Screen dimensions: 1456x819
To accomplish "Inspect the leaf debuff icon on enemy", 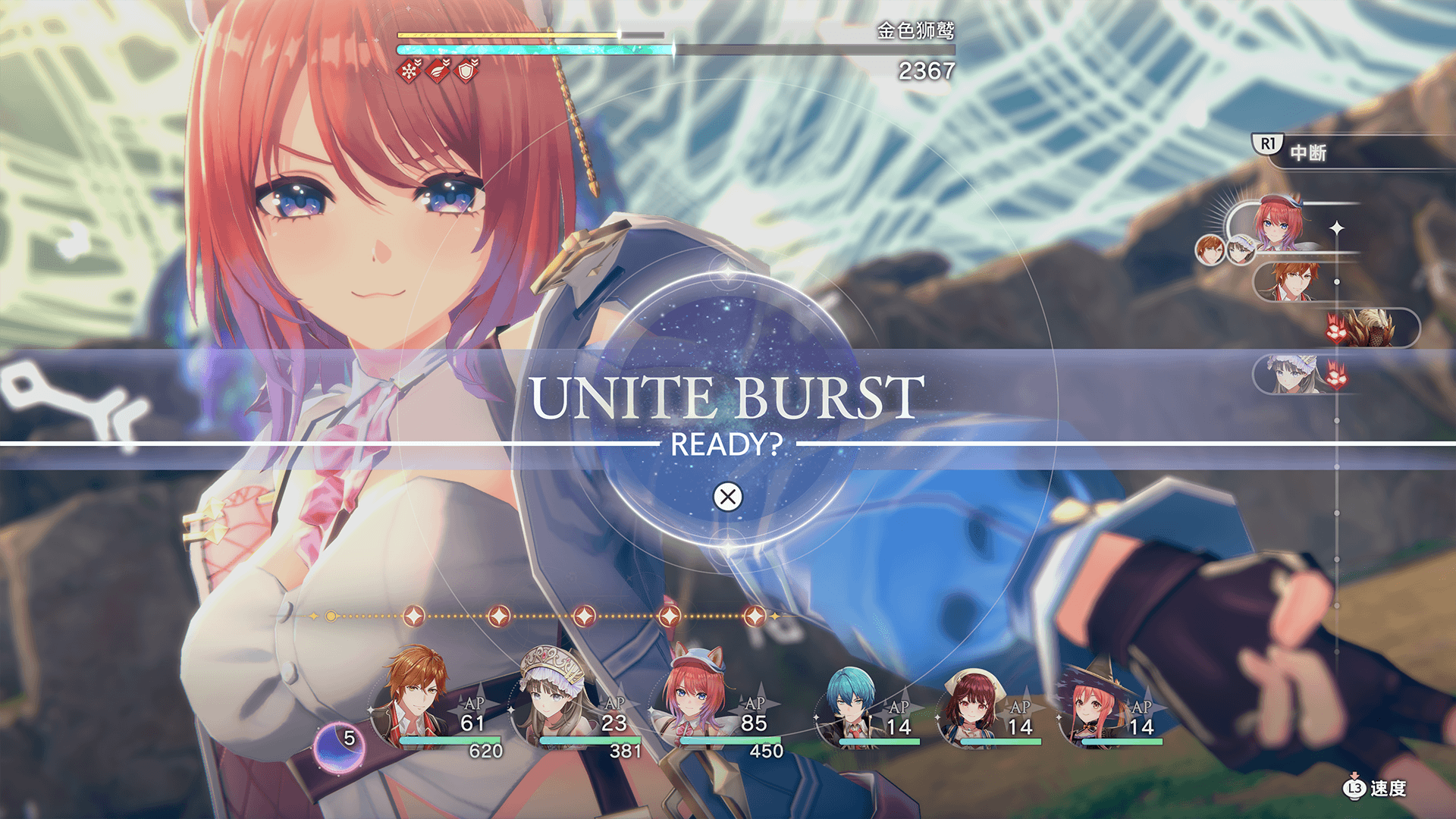I will (x=439, y=71).
